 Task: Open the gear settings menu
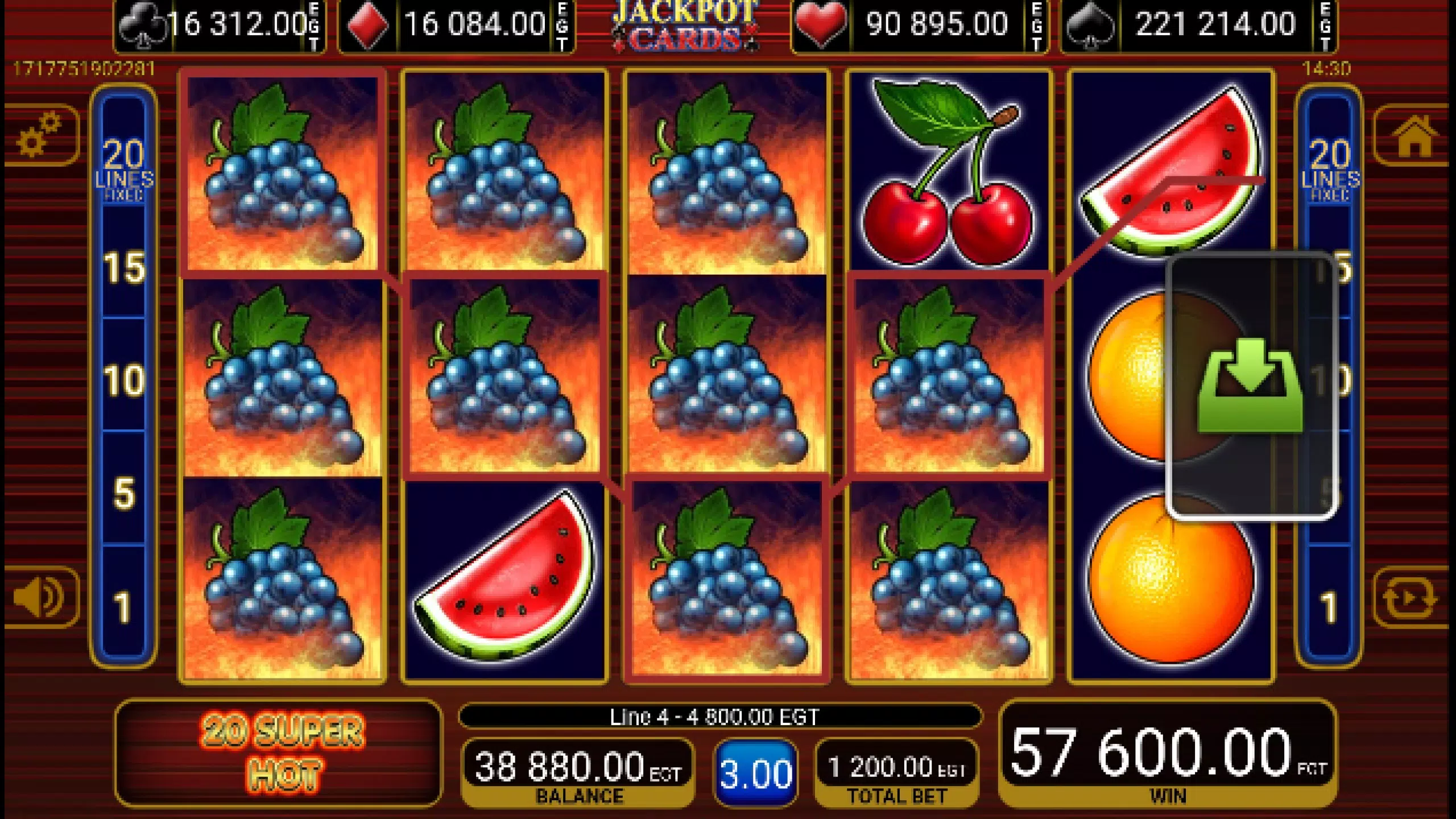(x=41, y=135)
